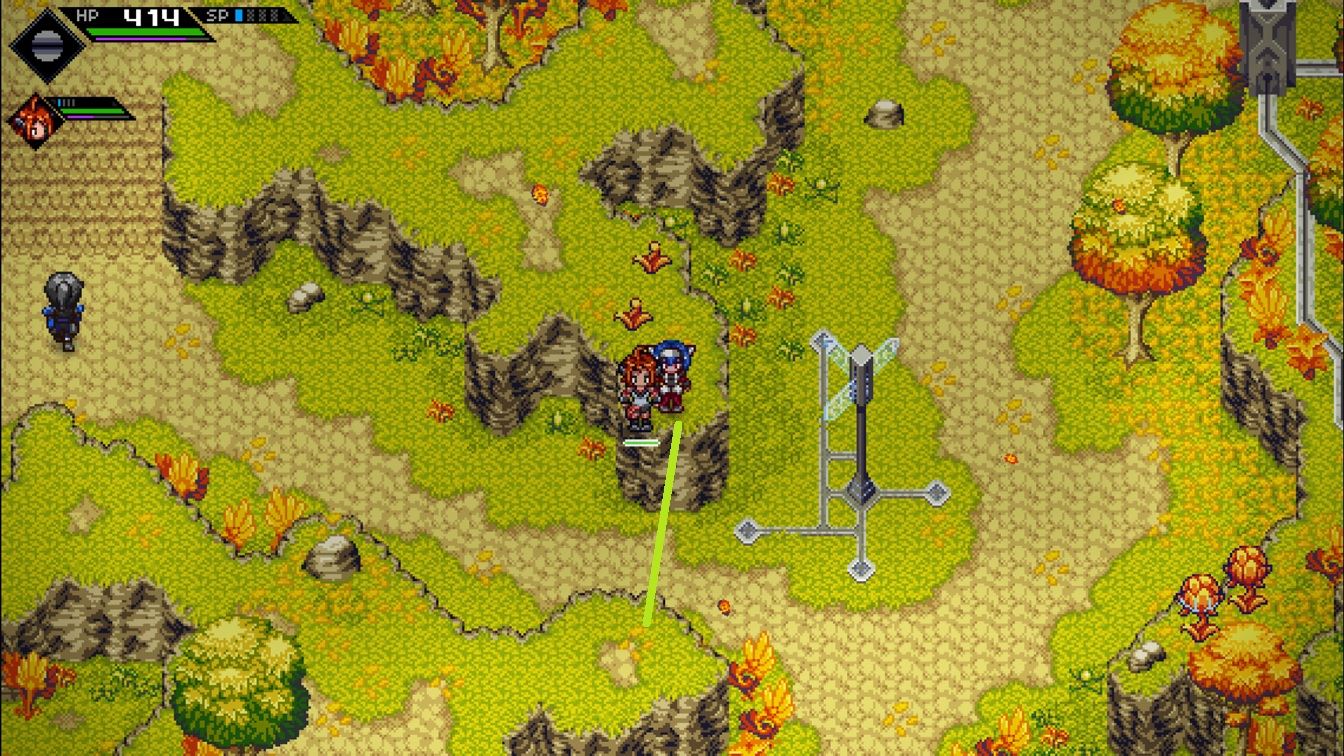Click the HP label on the health bar

(85, 14)
